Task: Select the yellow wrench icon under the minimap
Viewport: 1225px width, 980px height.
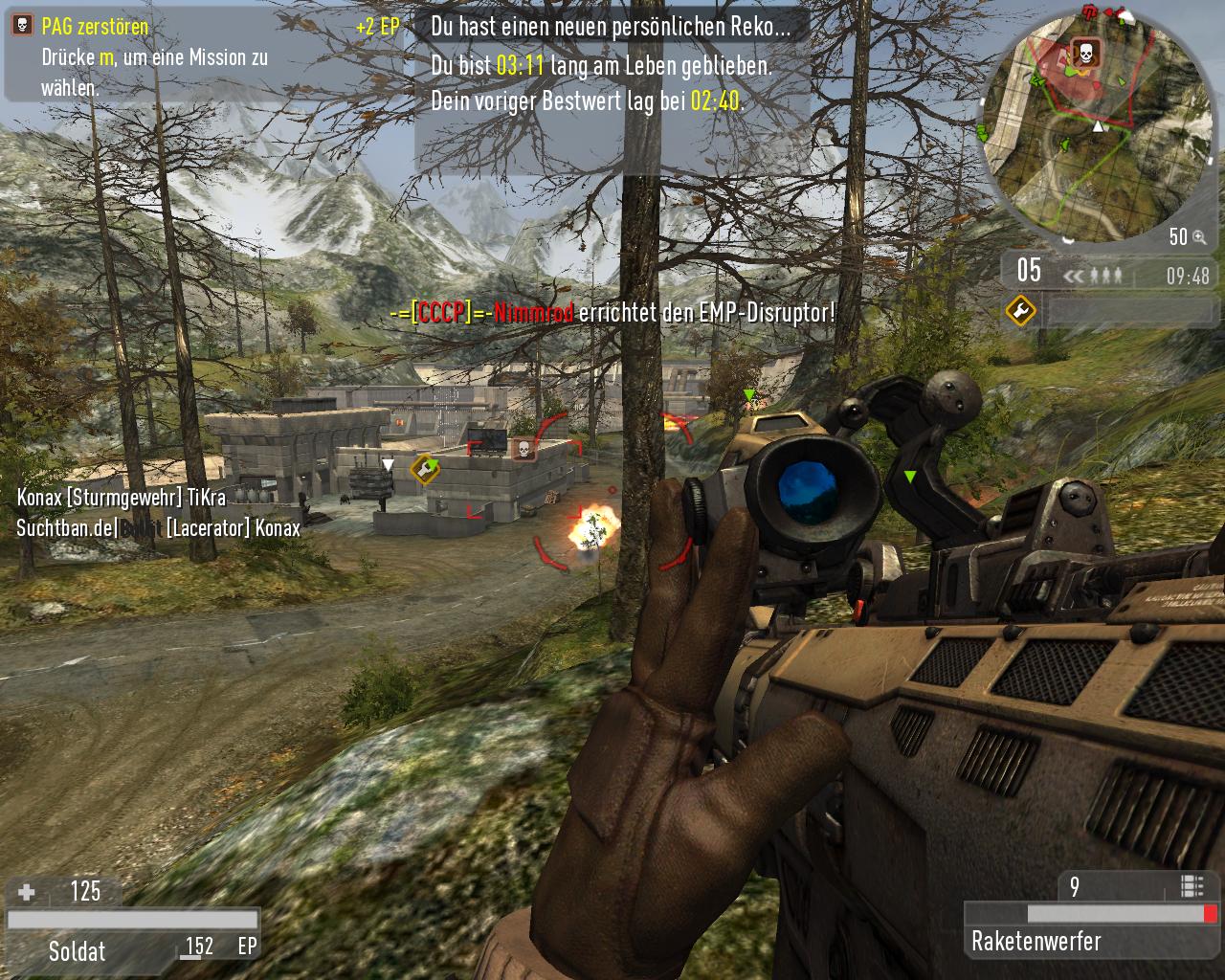Action: [x=1020, y=310]
